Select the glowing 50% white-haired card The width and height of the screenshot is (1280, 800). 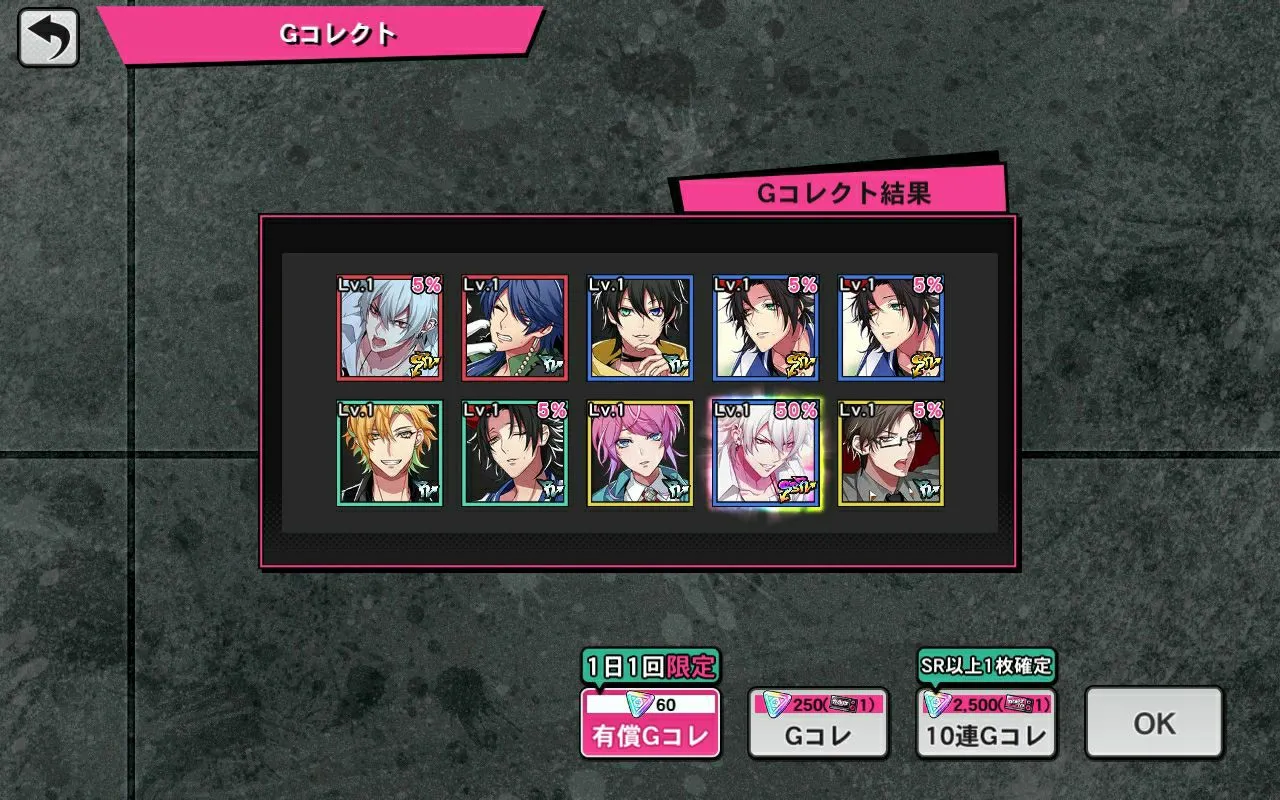point(765,453)
